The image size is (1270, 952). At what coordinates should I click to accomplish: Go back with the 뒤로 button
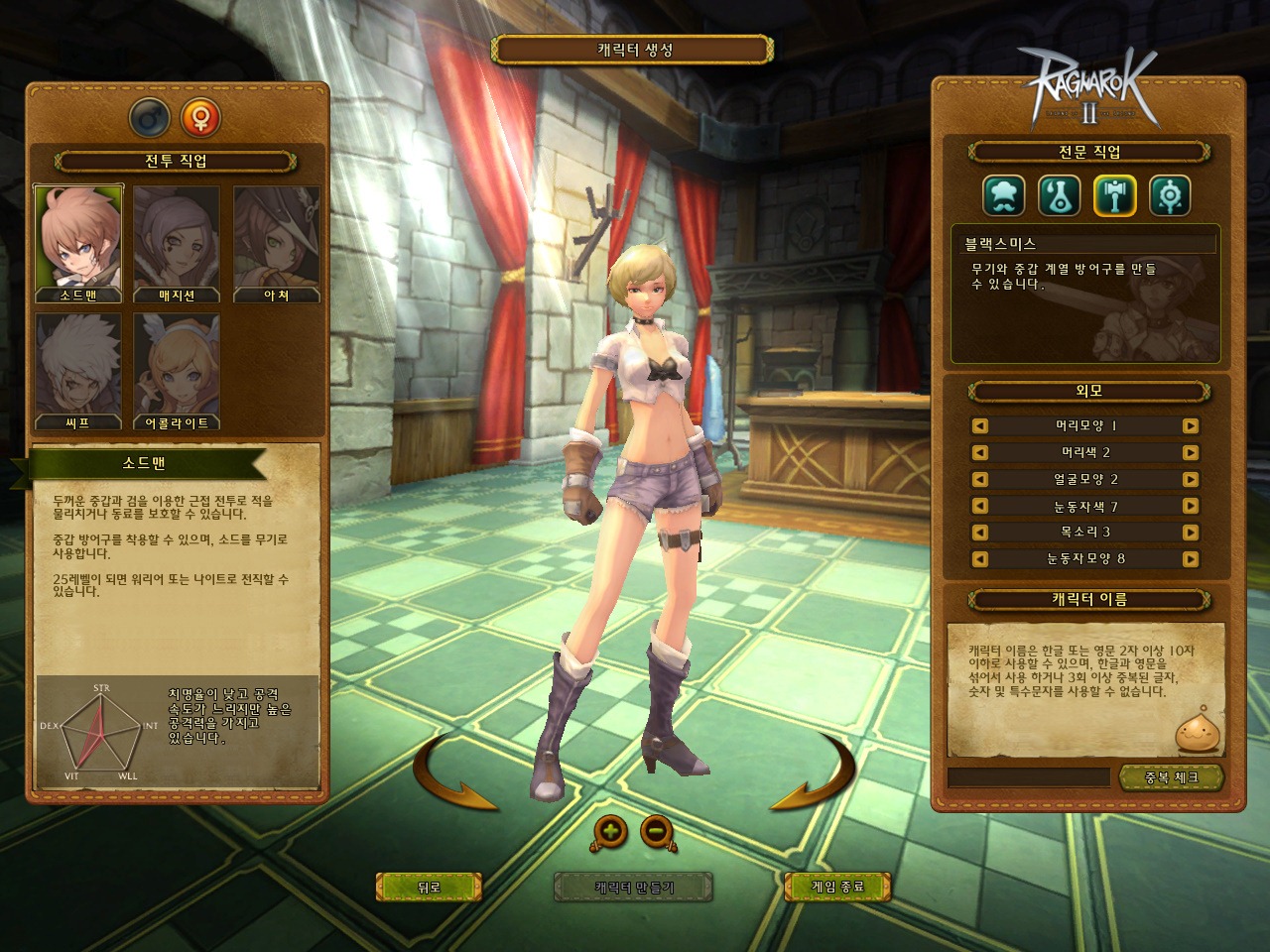pos(429,887)
